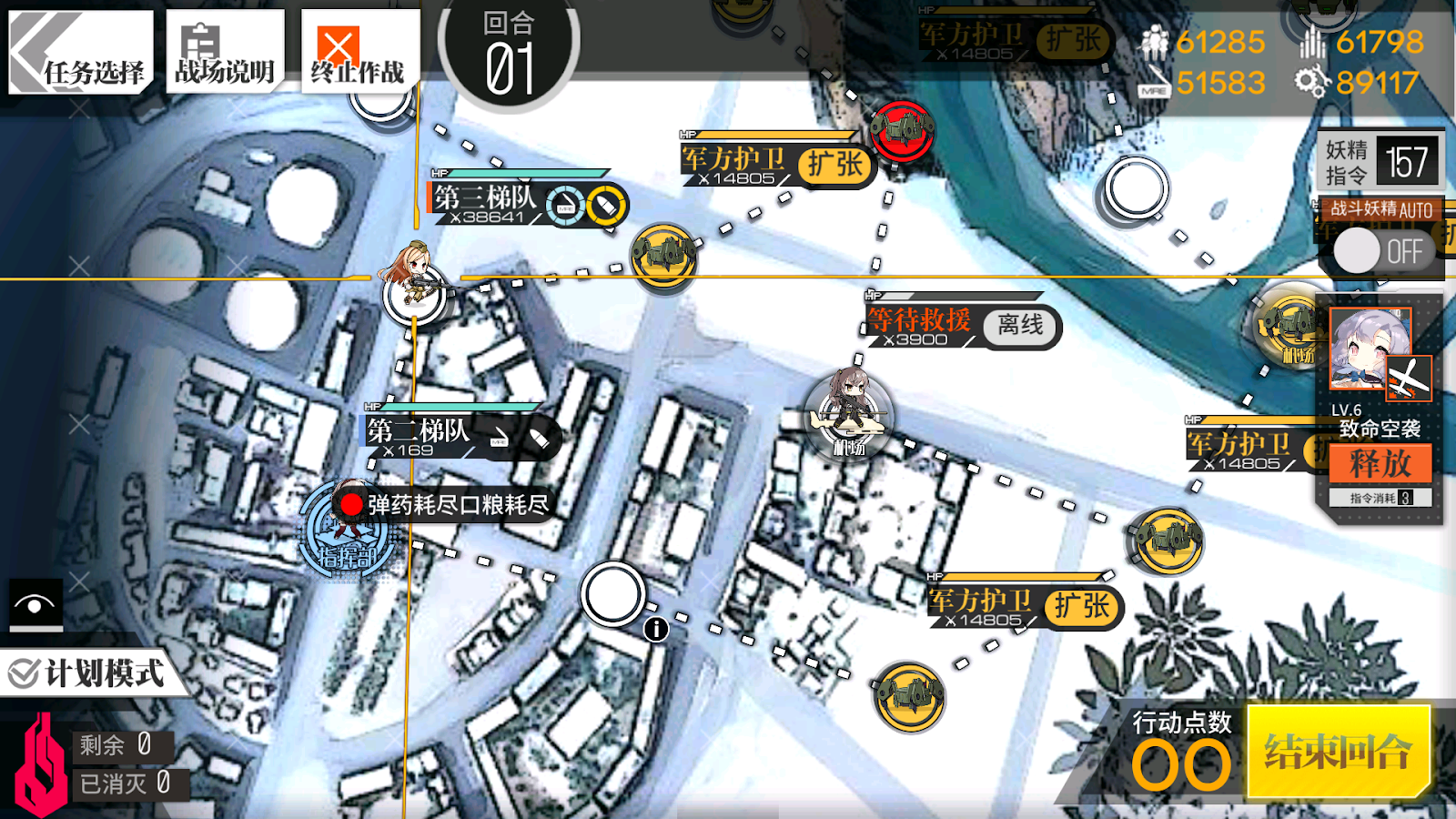
Task: Select the 等待救援 unit on the airfield
Action: pos(849,411)
